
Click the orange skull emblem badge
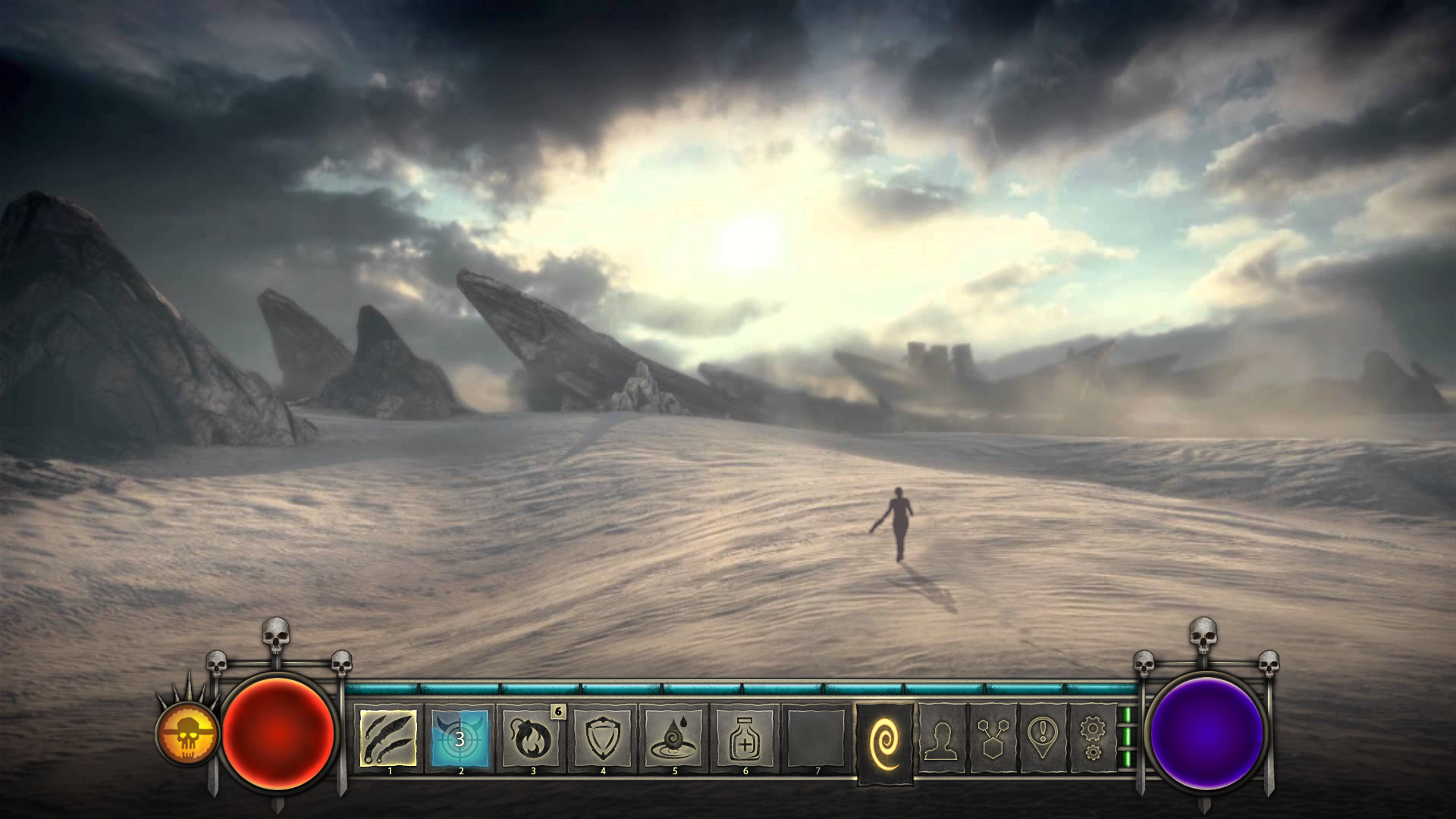[x=187, y=733]
